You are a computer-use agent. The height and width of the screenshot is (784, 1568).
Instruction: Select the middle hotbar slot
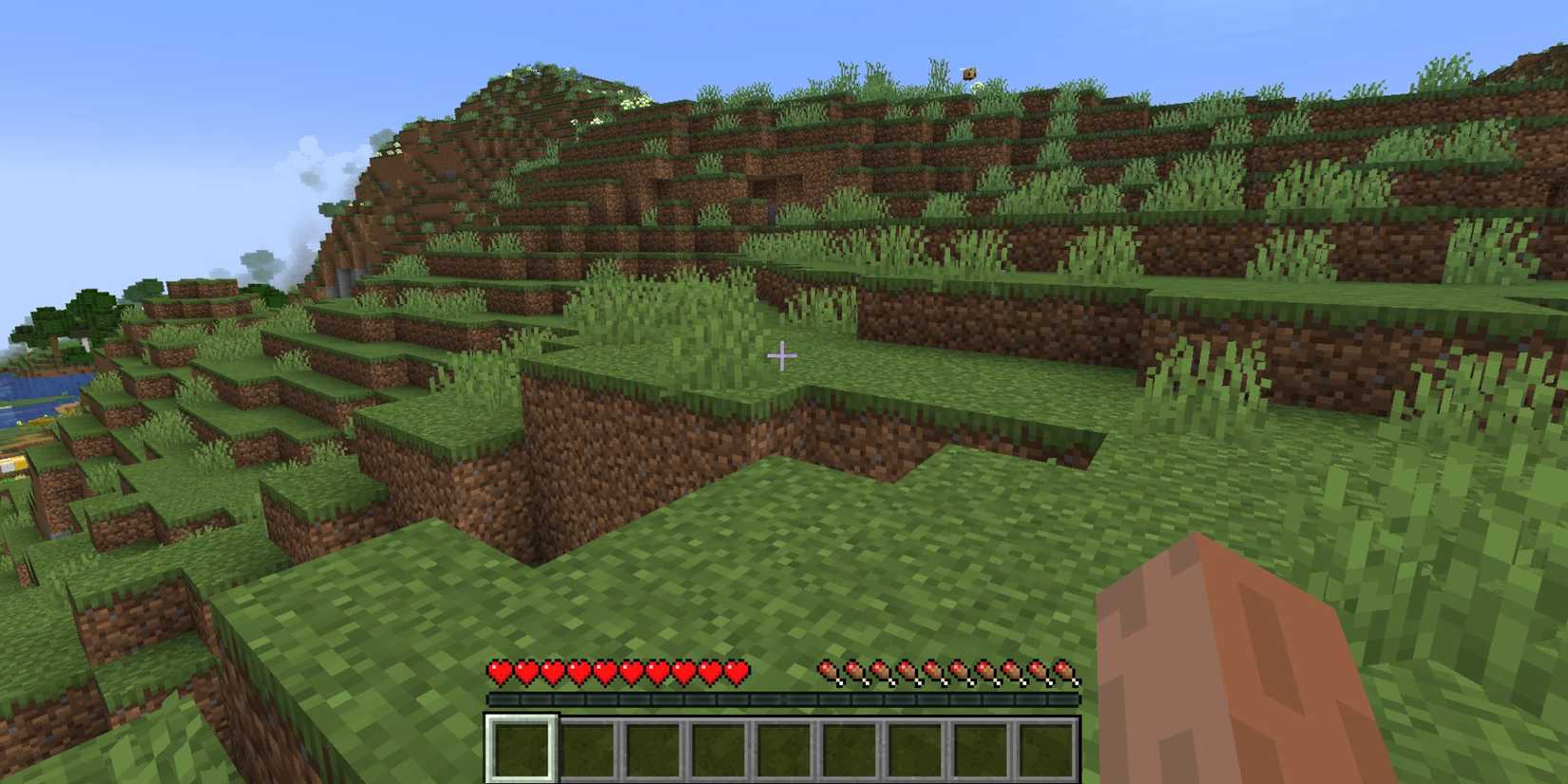coord(783,748)
